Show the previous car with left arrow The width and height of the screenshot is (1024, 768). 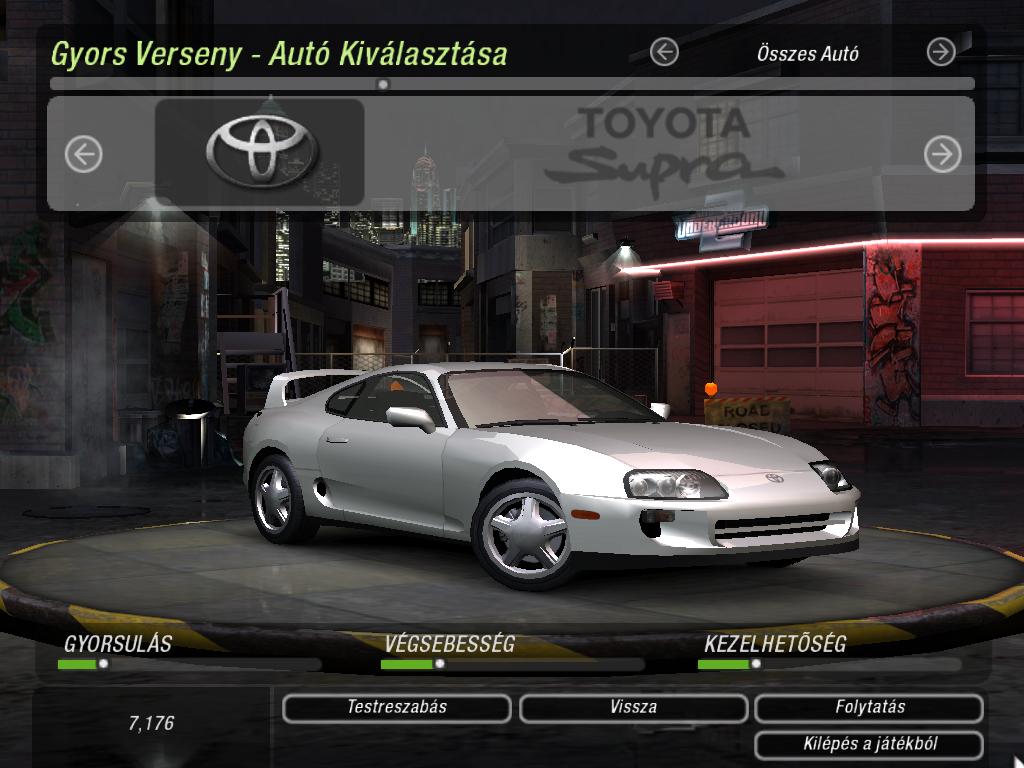[x=84, y=154]
